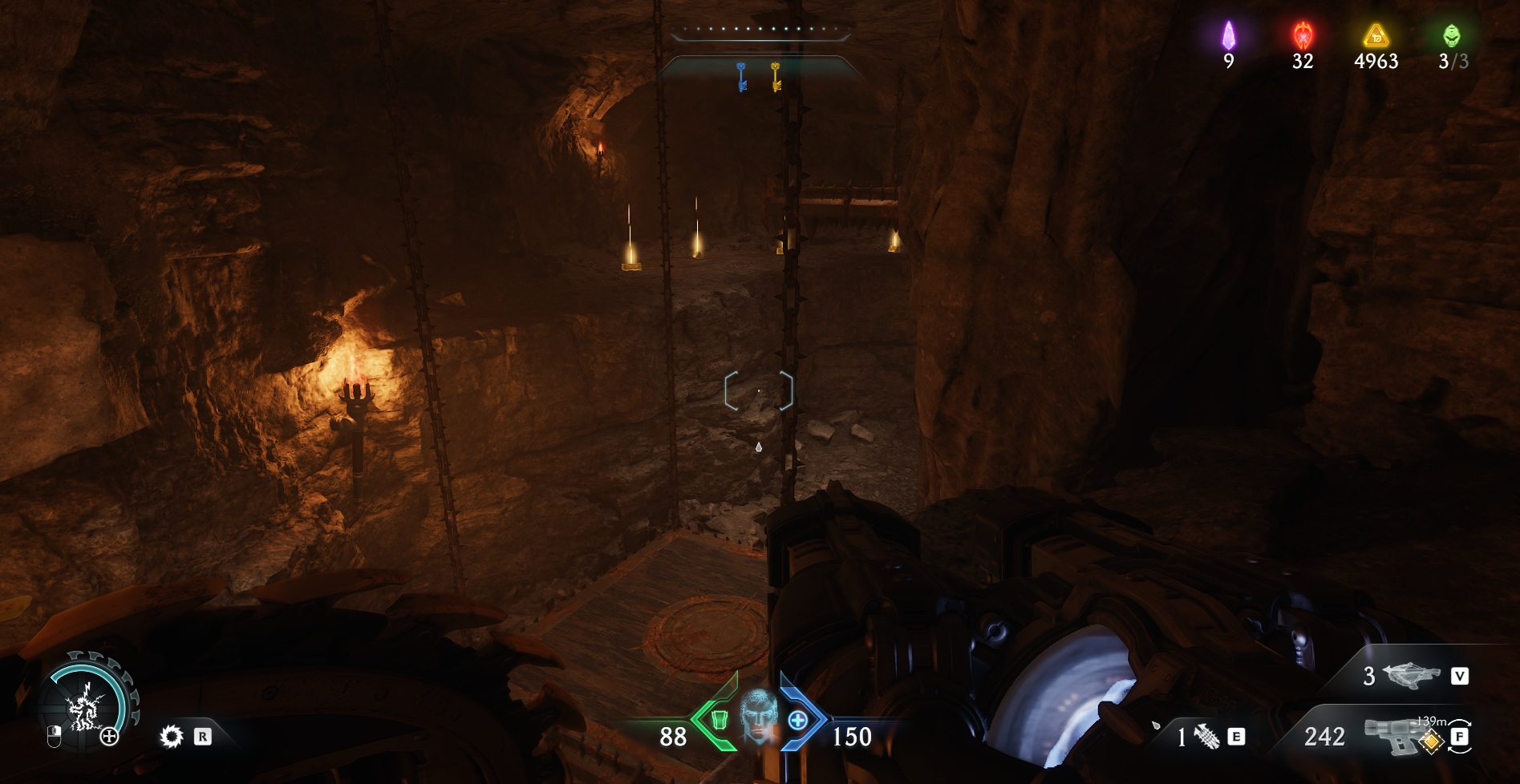This screenshot has height=784, width=1520.
Task: Click the red soul heart icon
Action: click(1303, 35)
